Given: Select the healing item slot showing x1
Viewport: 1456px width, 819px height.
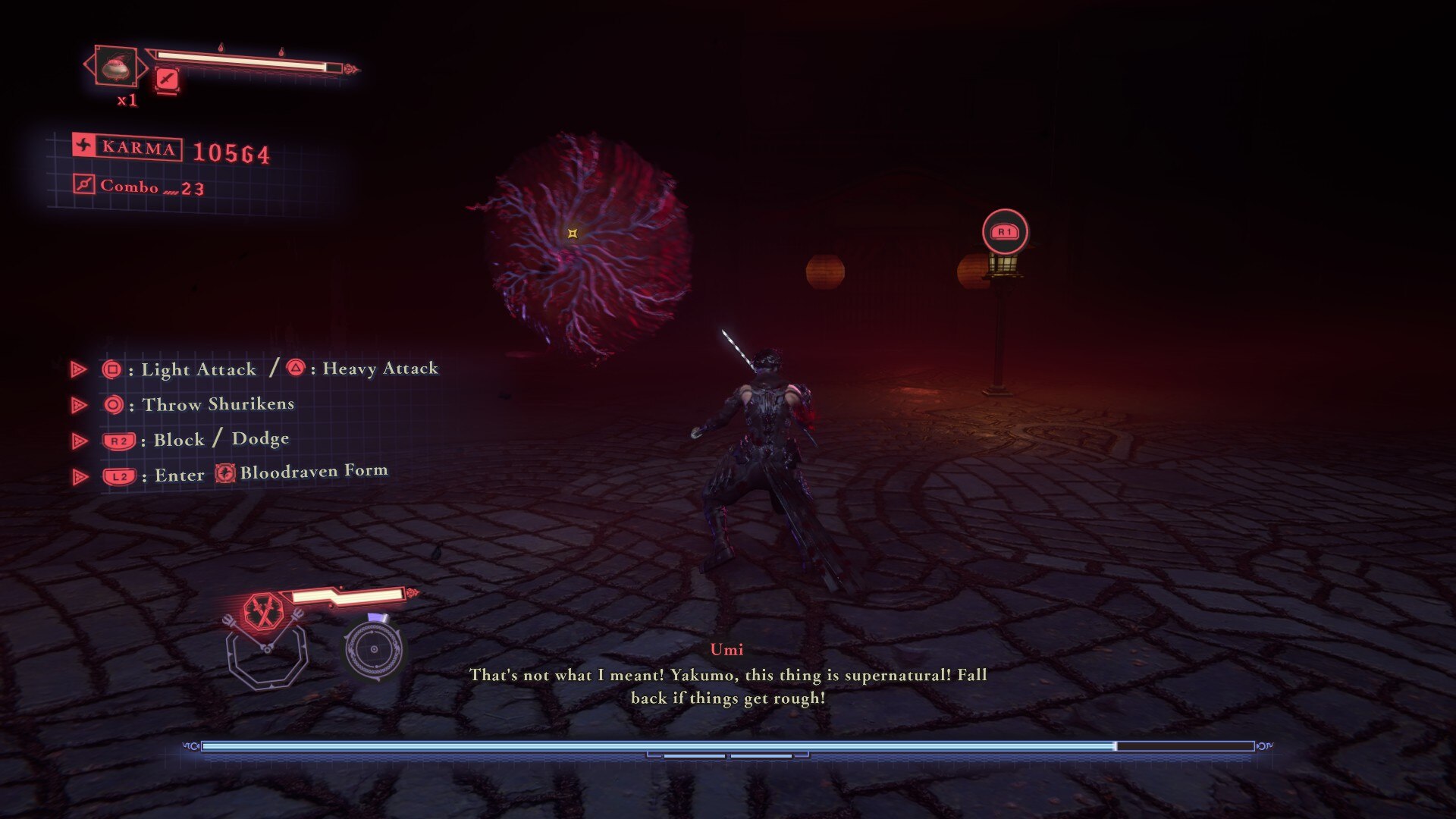Looking at the screenshot, I should coord(116,67).
